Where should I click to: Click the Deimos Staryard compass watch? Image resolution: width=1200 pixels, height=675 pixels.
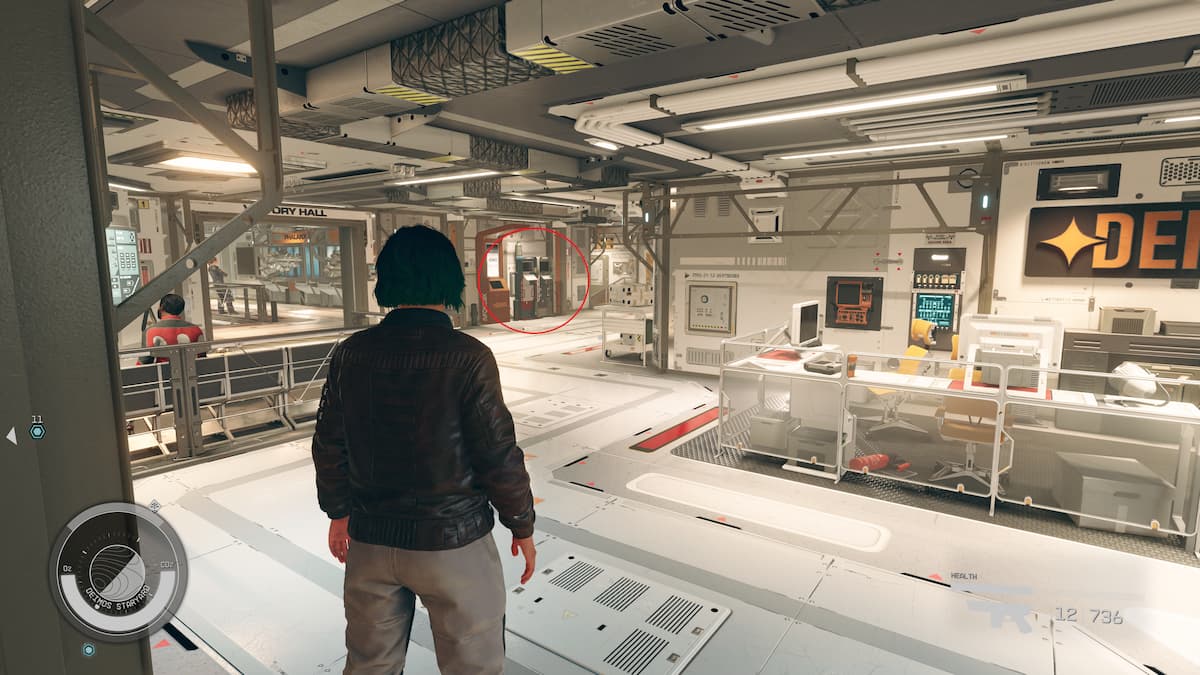[117, 571]
